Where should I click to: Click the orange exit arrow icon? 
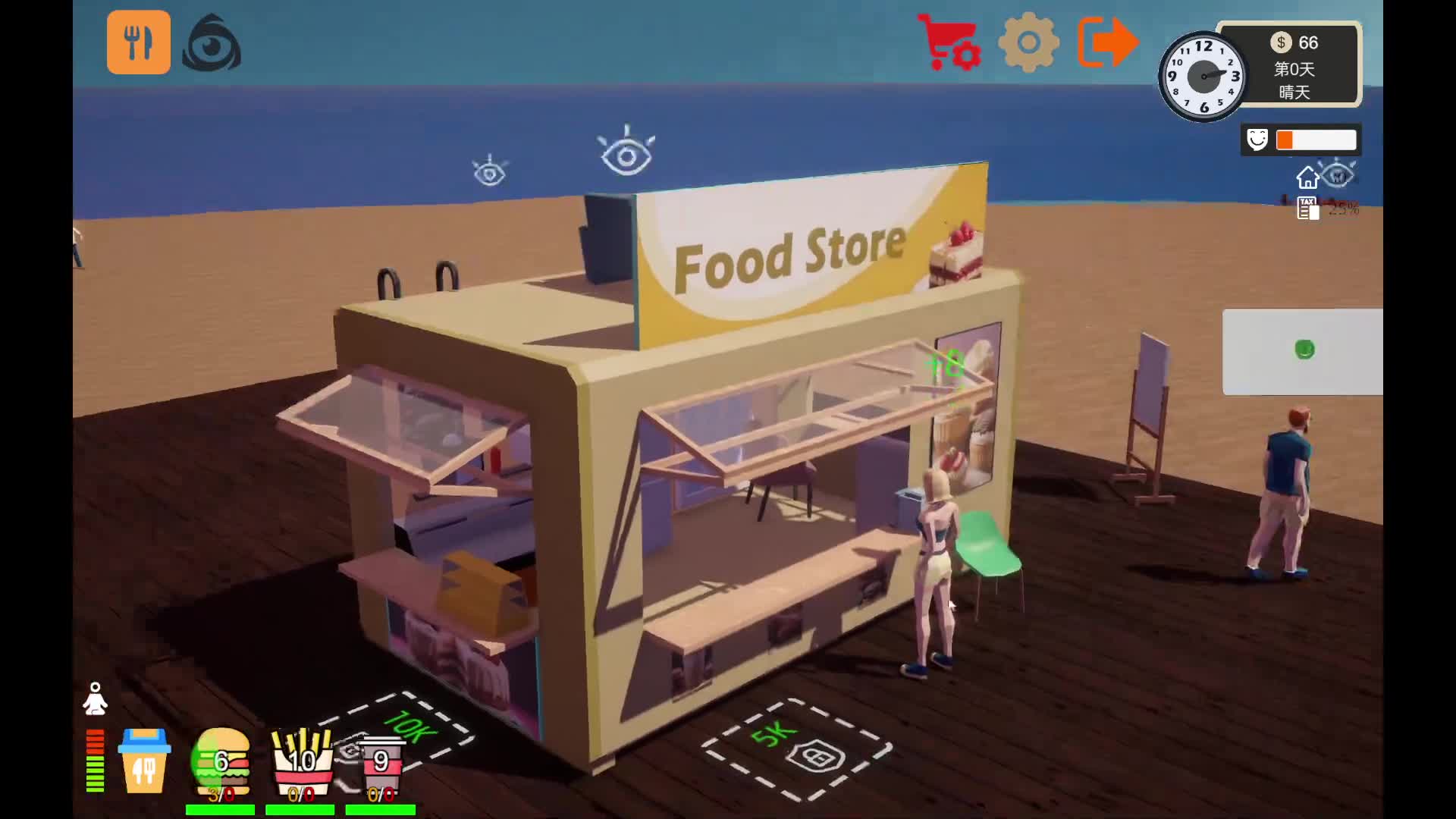click(x=1107, y=43)
